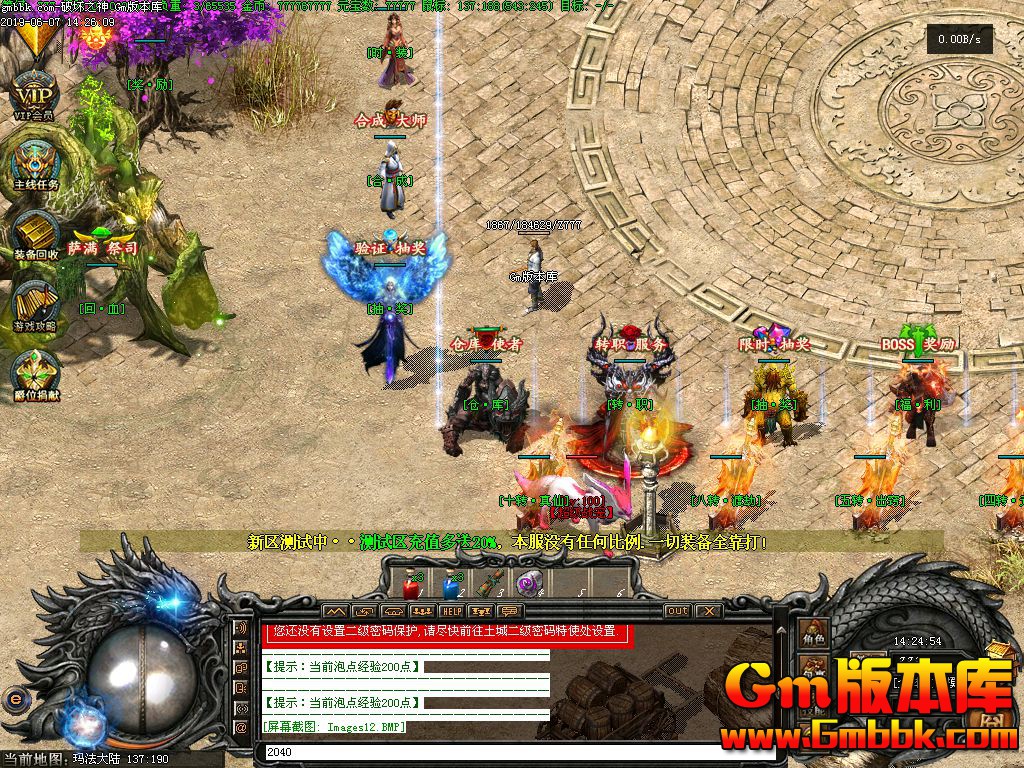The width and height of the screenshot is (1024, 768).
Task: Open the 角色 character panel button
Action: pyautogui.click(x=813, y=634)
